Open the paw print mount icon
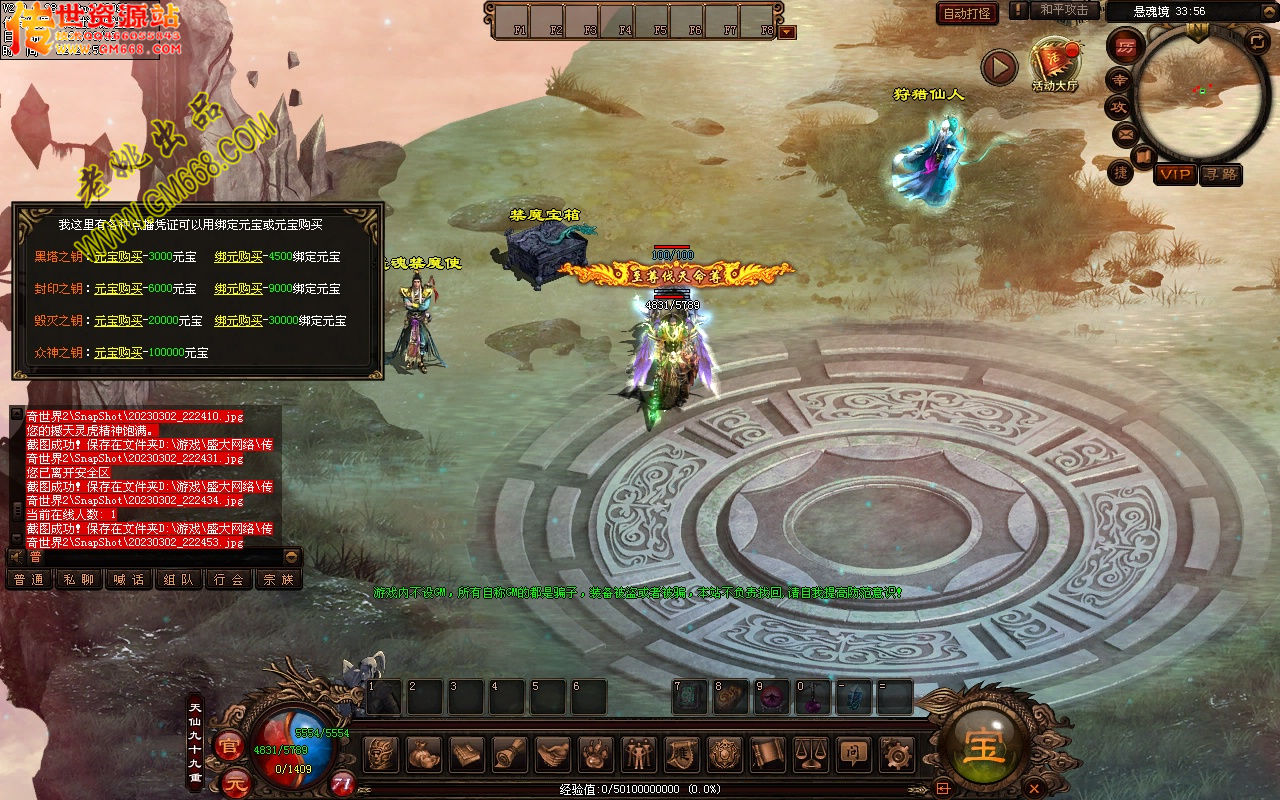1280x800 pixels. 595,753
